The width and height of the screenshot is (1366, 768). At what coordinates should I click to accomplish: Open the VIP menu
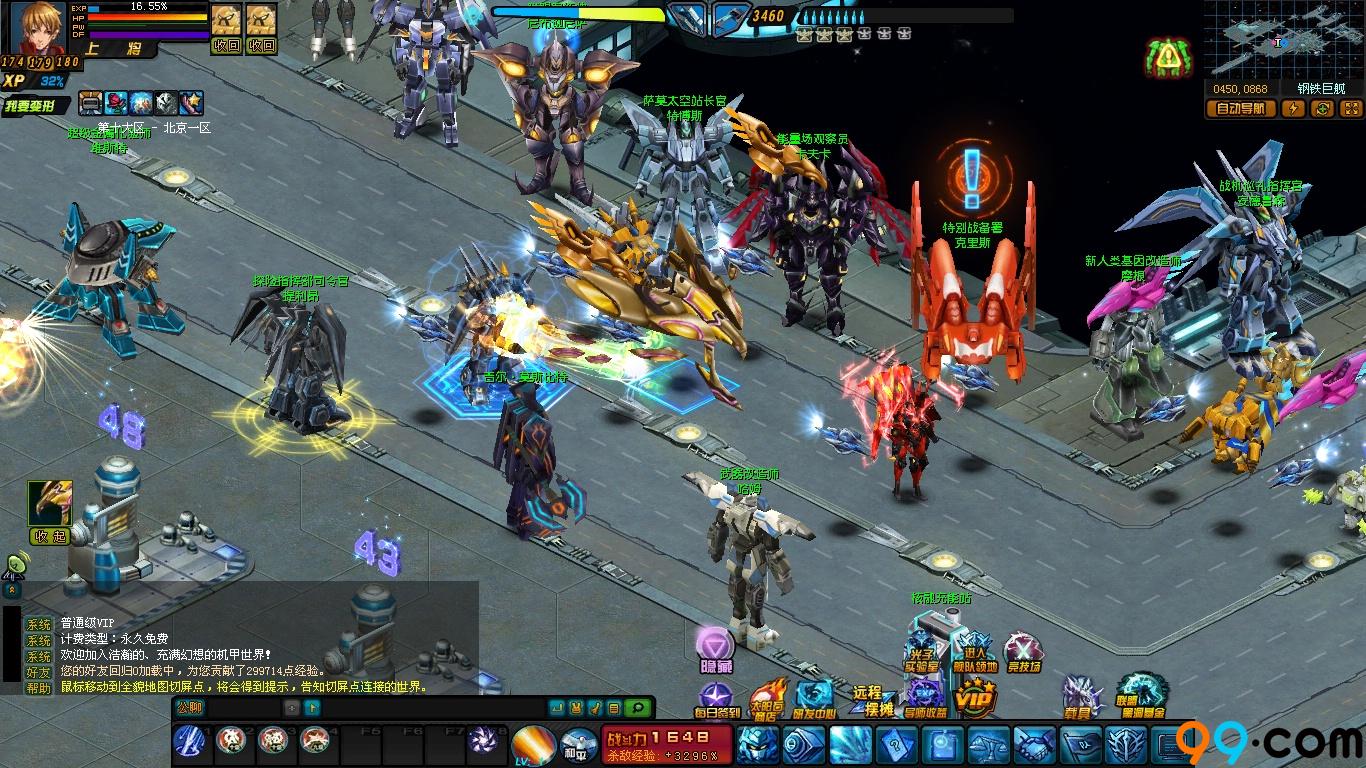click(973, 698)
